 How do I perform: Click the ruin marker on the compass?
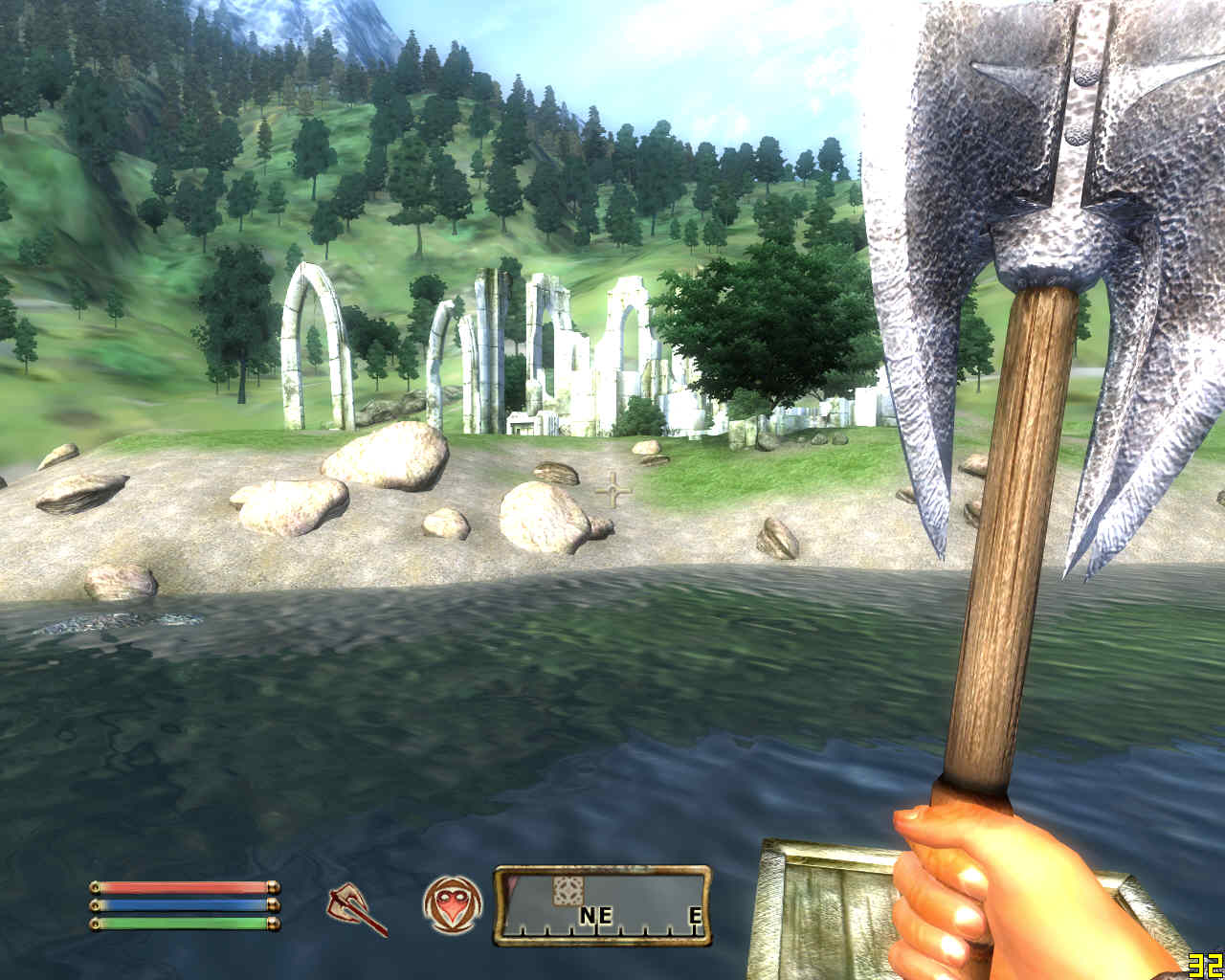click(567, 890)
